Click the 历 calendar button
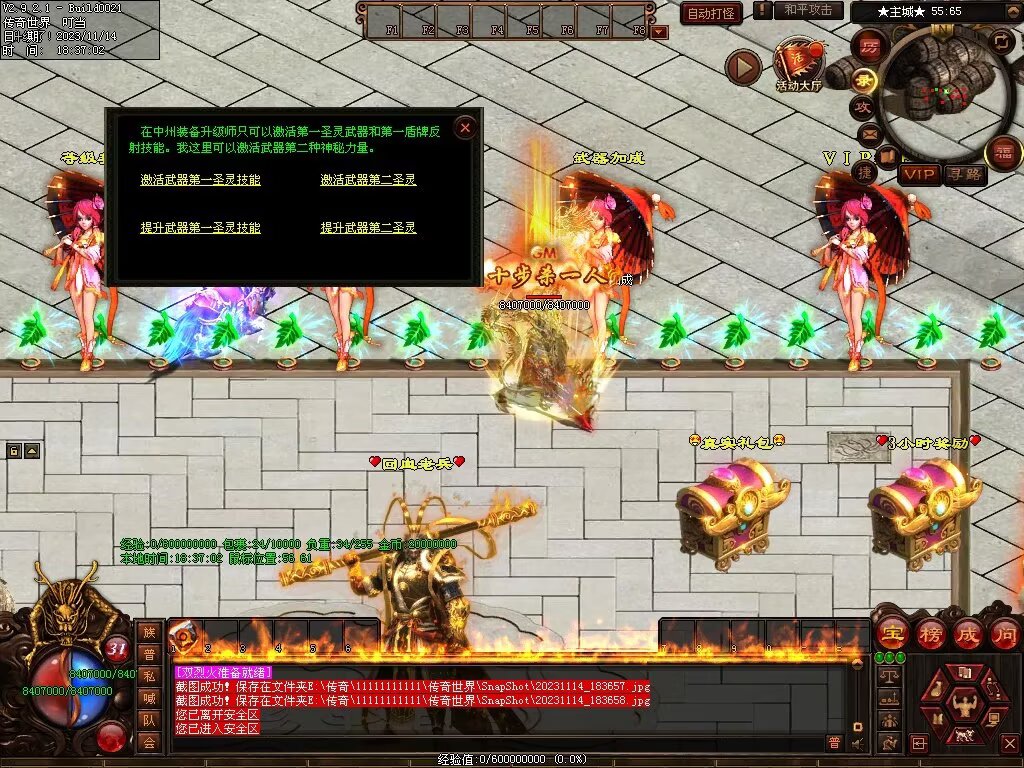 click(x=870, y=47)
